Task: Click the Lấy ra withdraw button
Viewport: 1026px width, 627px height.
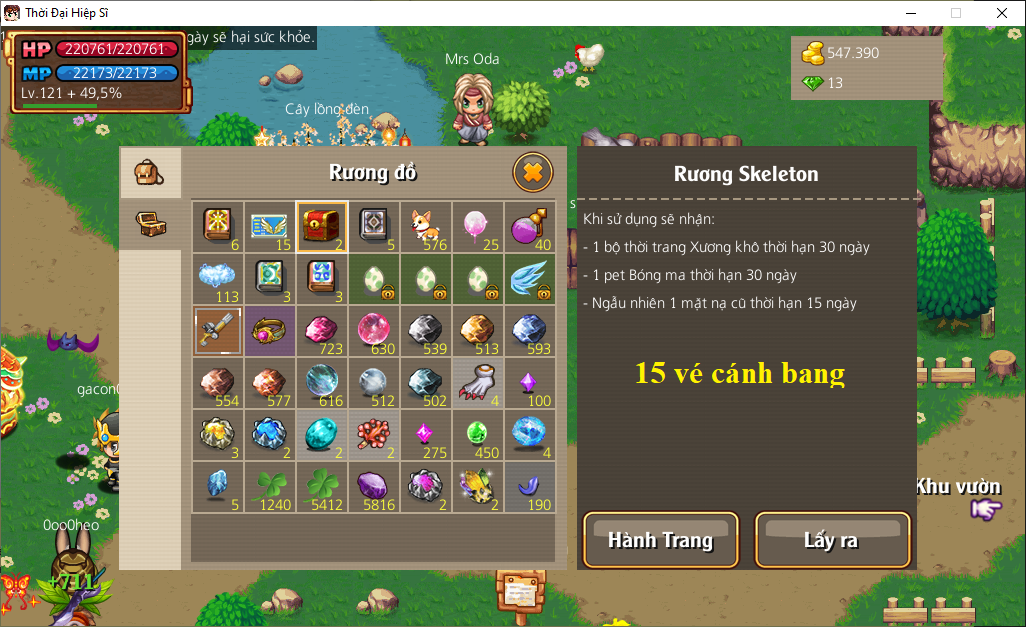Action: (x=832, y=540)
